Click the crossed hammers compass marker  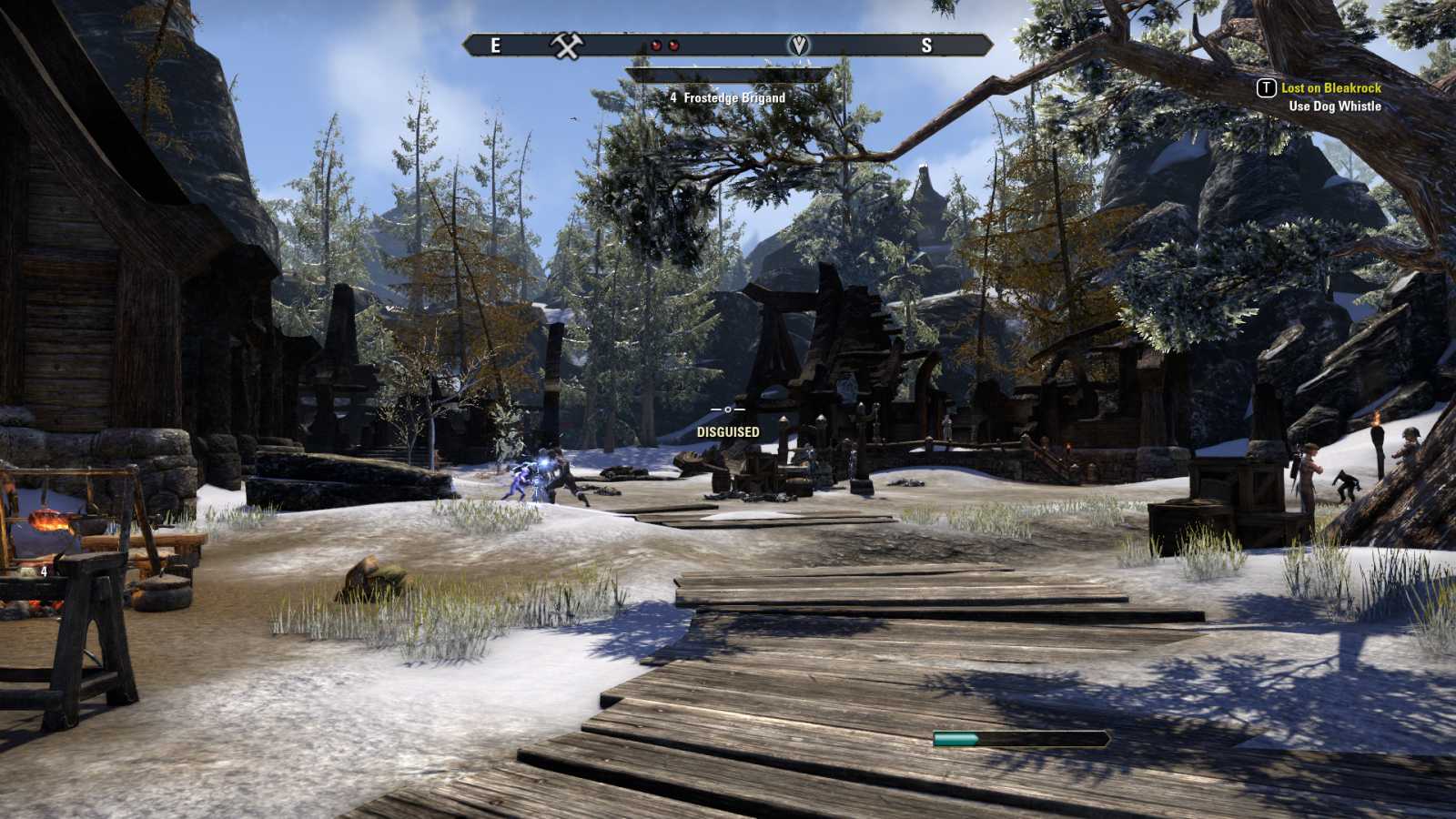tap(567, 45)
